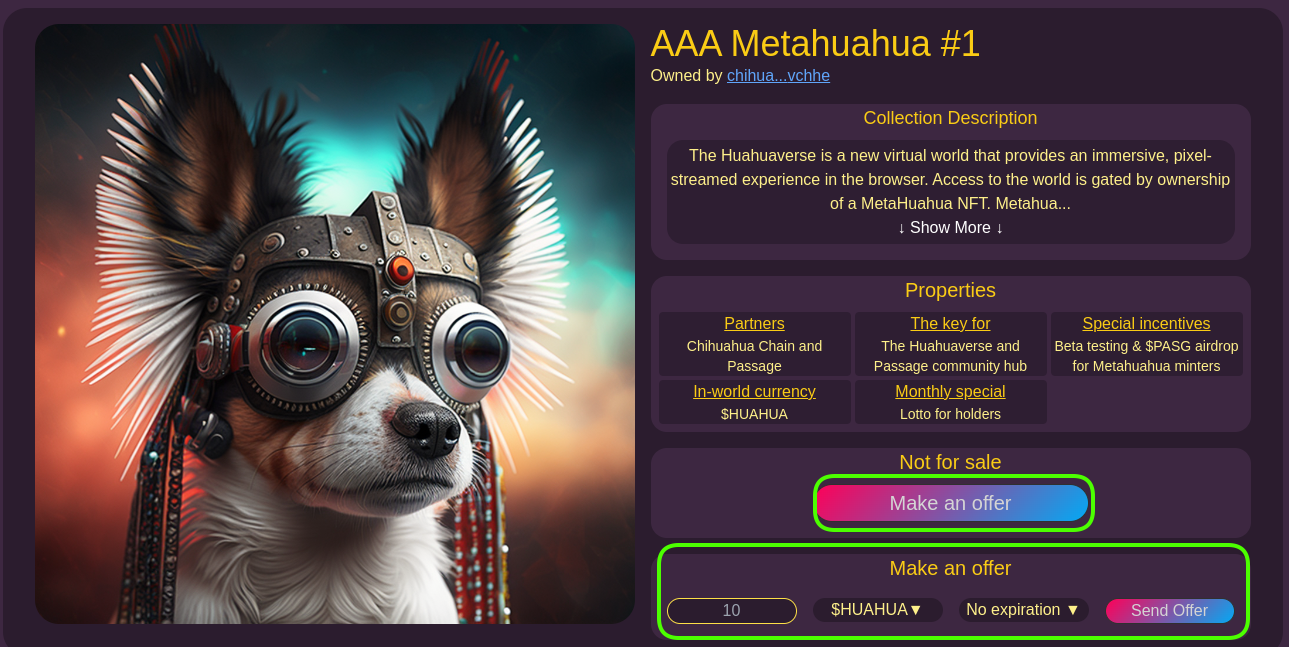1289x647 pixels.
Task: Open the chihua...vchhe owner profile link
Action: click(778, 76)
